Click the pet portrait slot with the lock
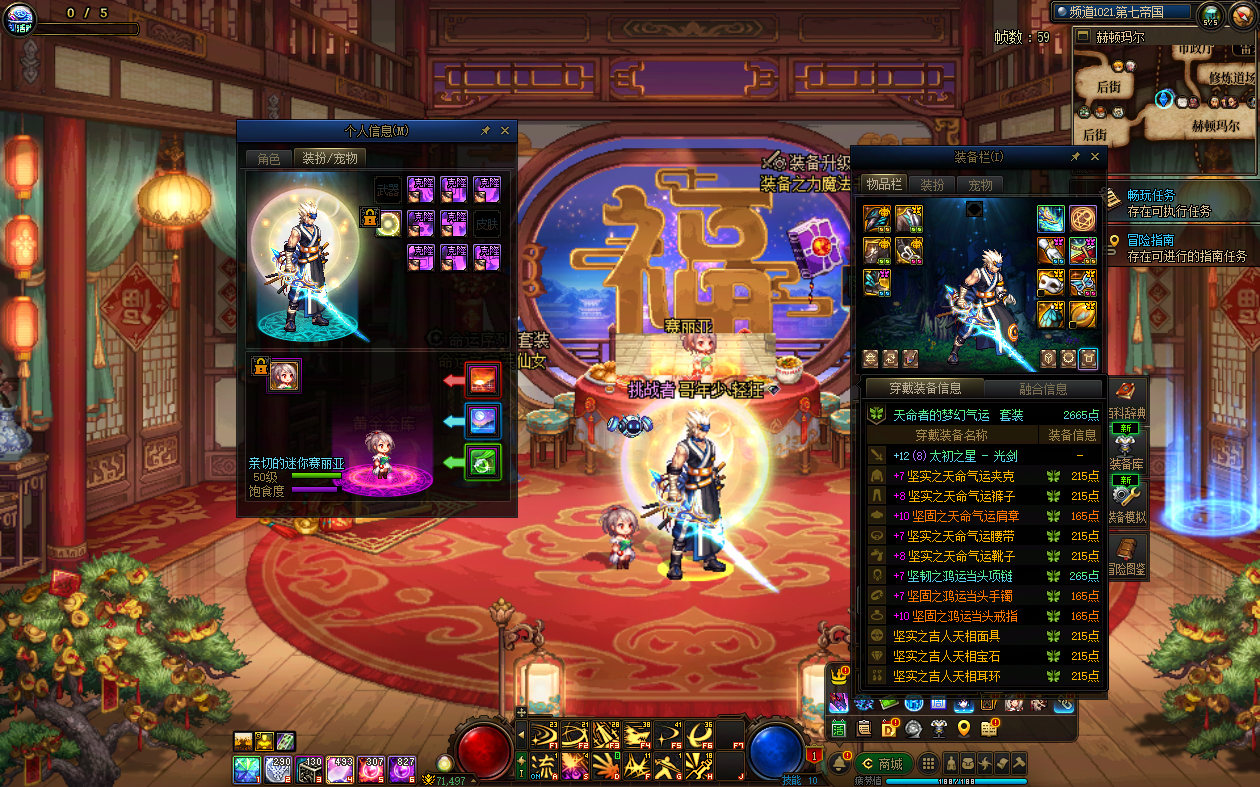 pos(284,375)
